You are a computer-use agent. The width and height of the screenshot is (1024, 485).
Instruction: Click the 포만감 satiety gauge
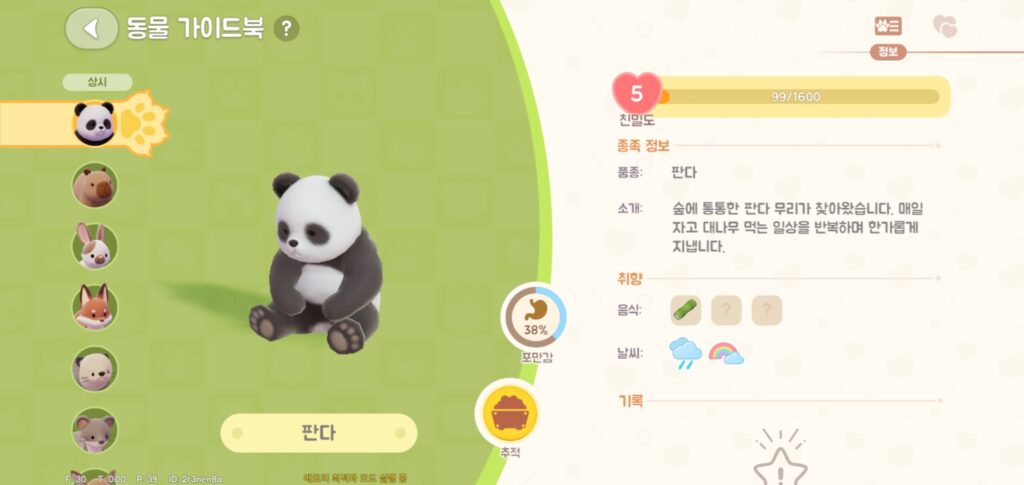[533, 318]
